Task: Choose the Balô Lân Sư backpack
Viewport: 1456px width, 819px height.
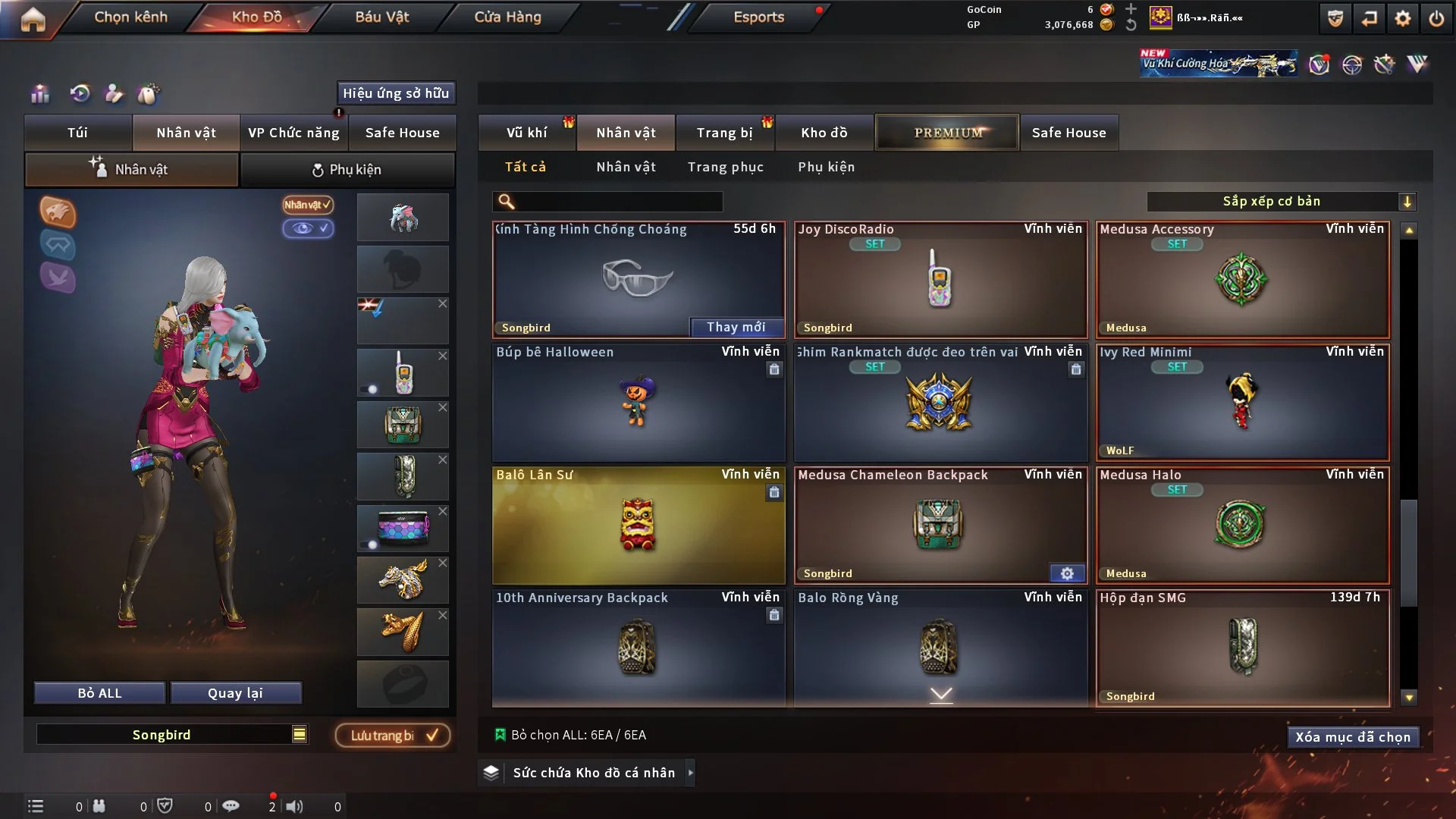Action: [638, 525]
